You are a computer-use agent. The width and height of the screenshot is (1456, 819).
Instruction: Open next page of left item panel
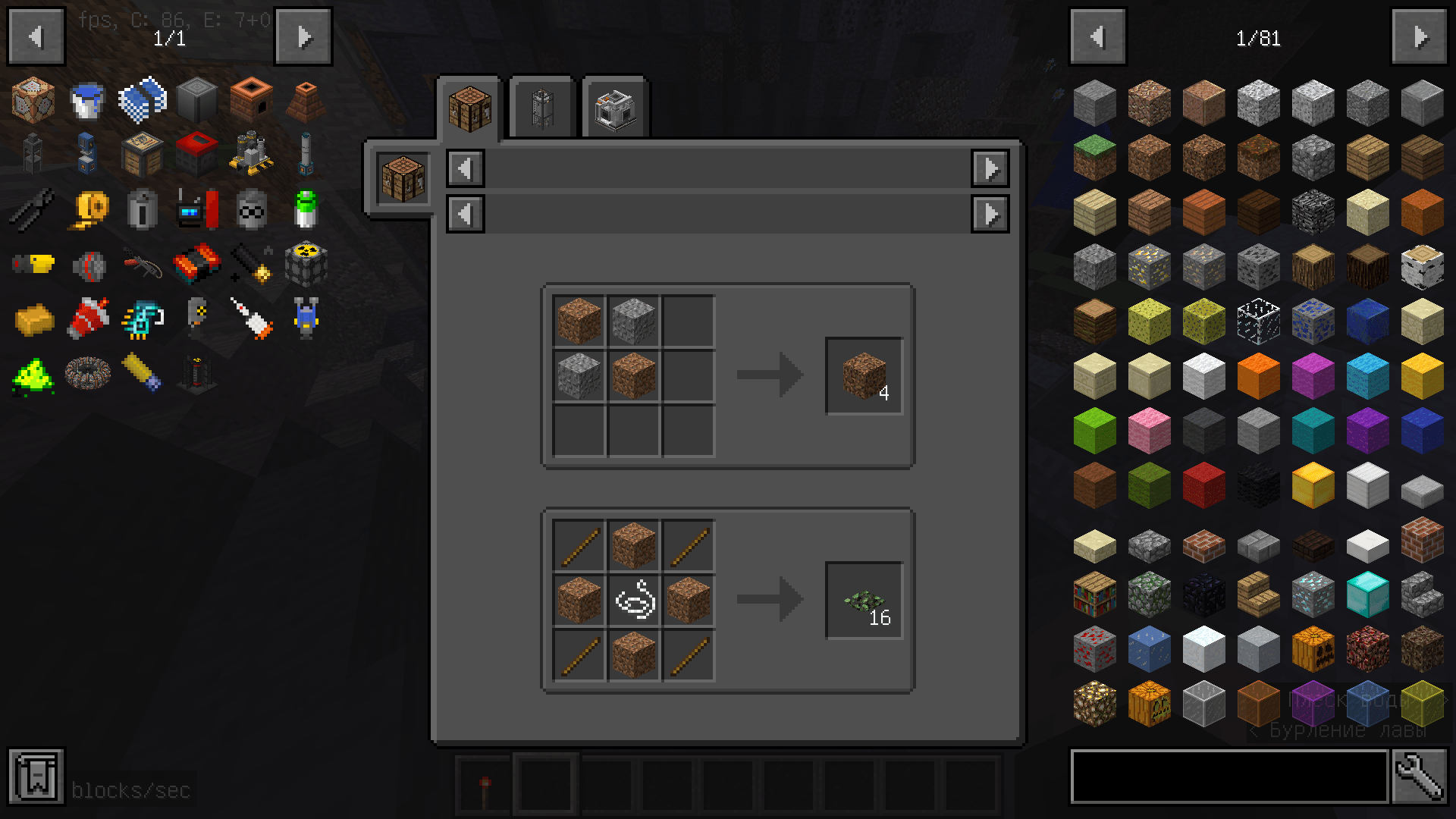[303, 36]
